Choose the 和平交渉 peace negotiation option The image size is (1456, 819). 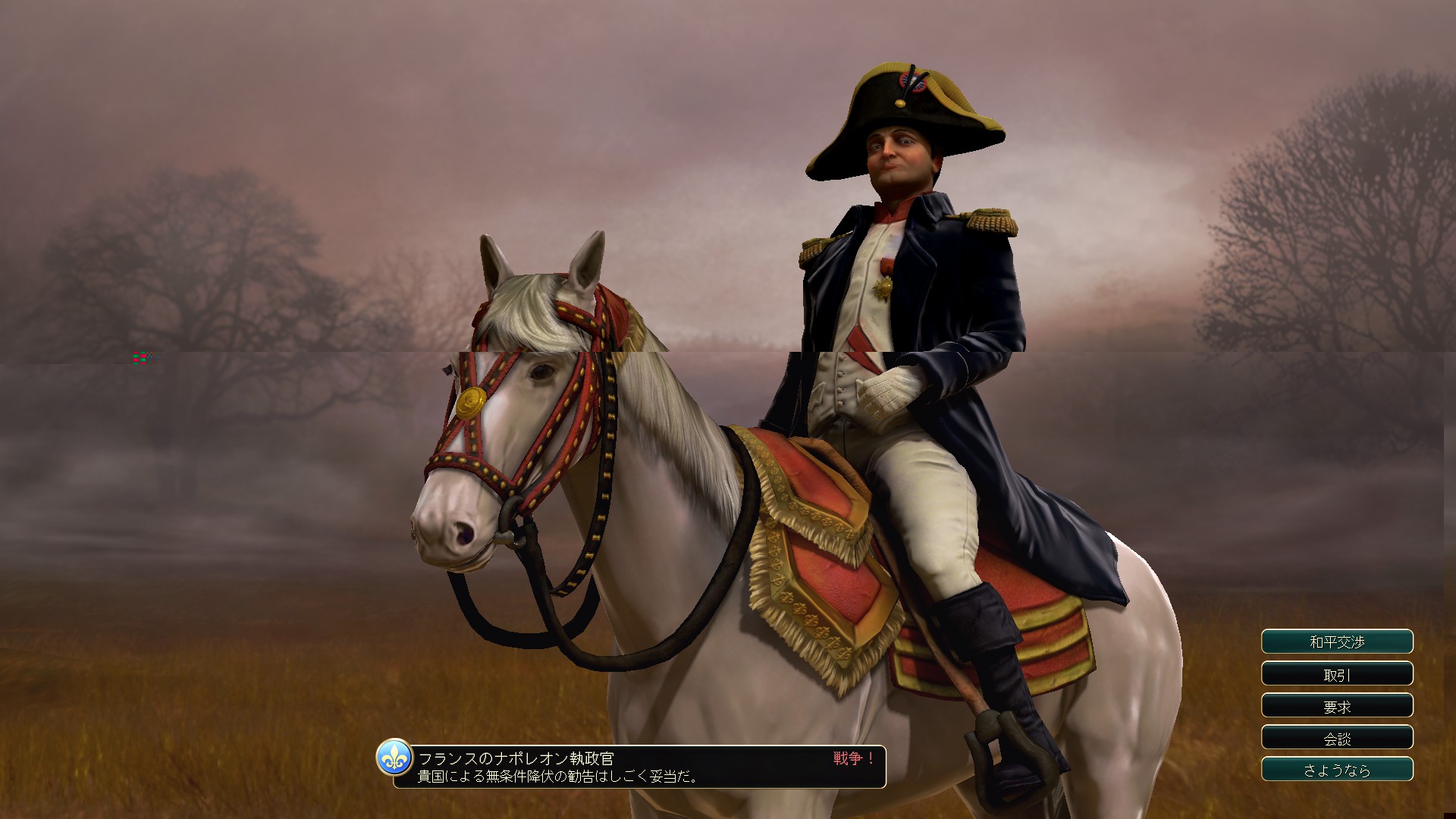click(1337, 642)
